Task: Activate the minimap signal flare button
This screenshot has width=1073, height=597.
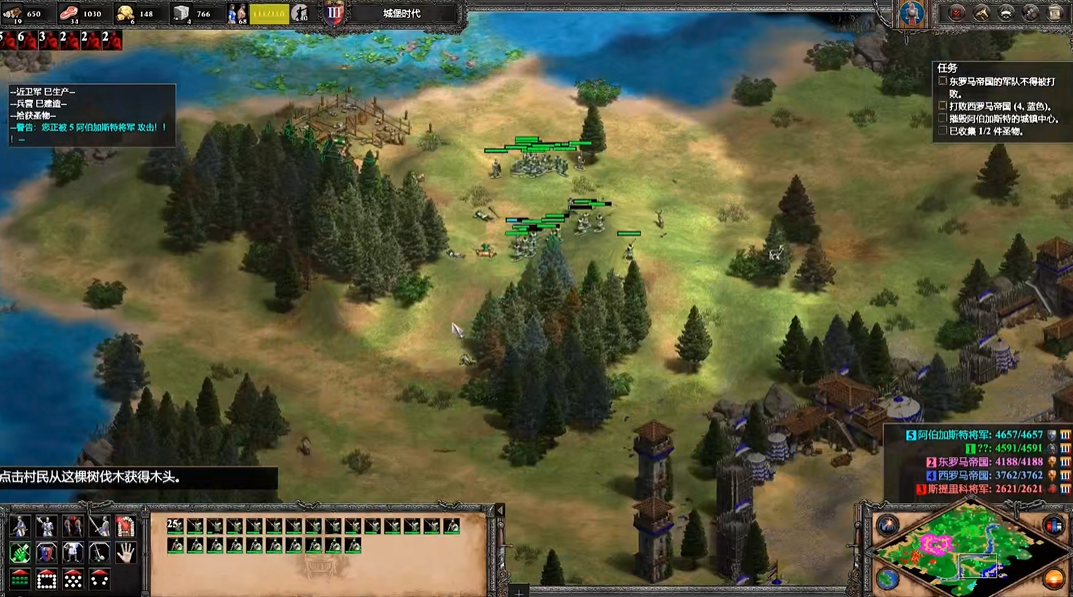Action: [x=888, y=525]
